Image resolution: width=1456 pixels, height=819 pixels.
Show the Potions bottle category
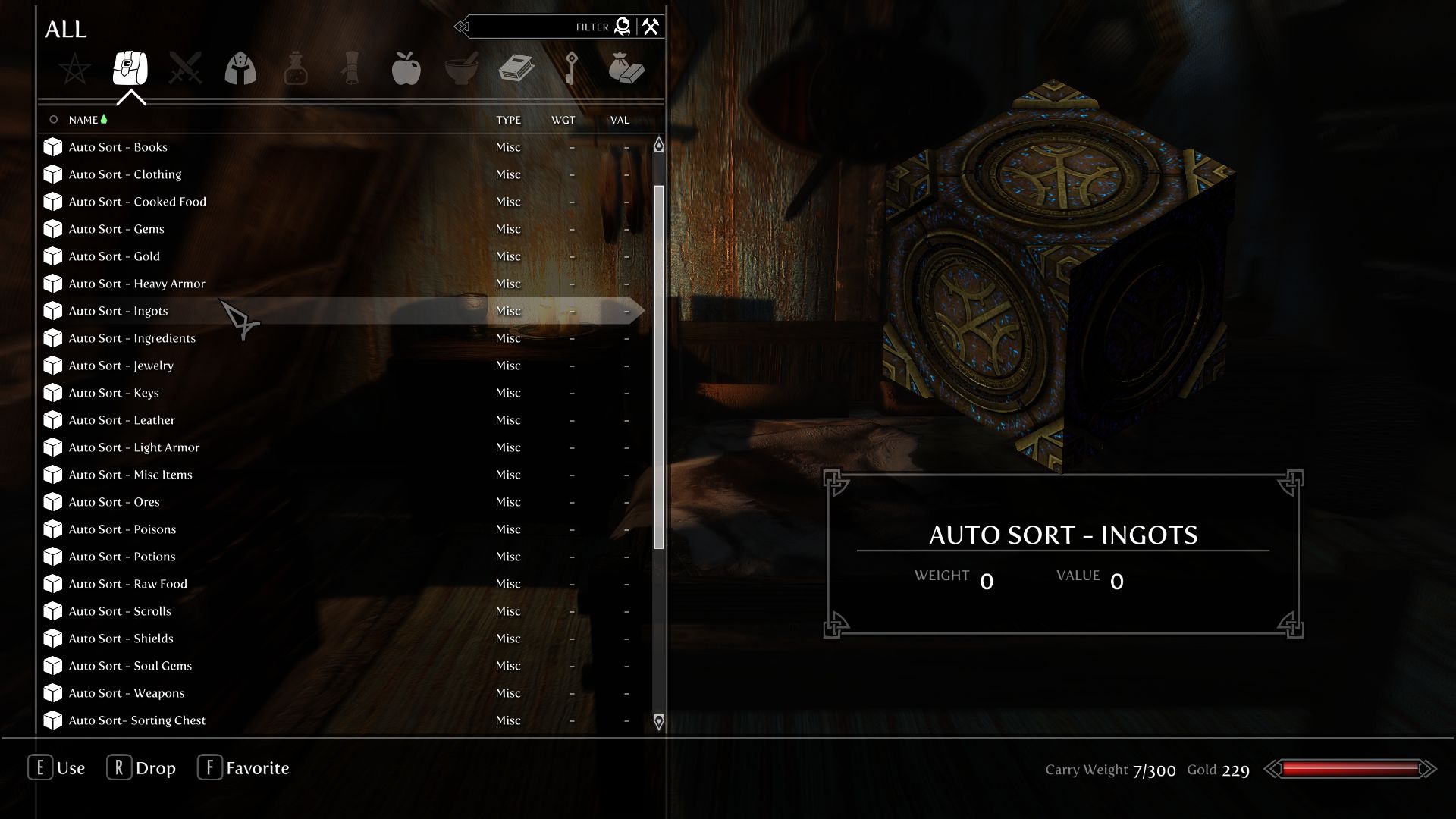tap(296, 69)
